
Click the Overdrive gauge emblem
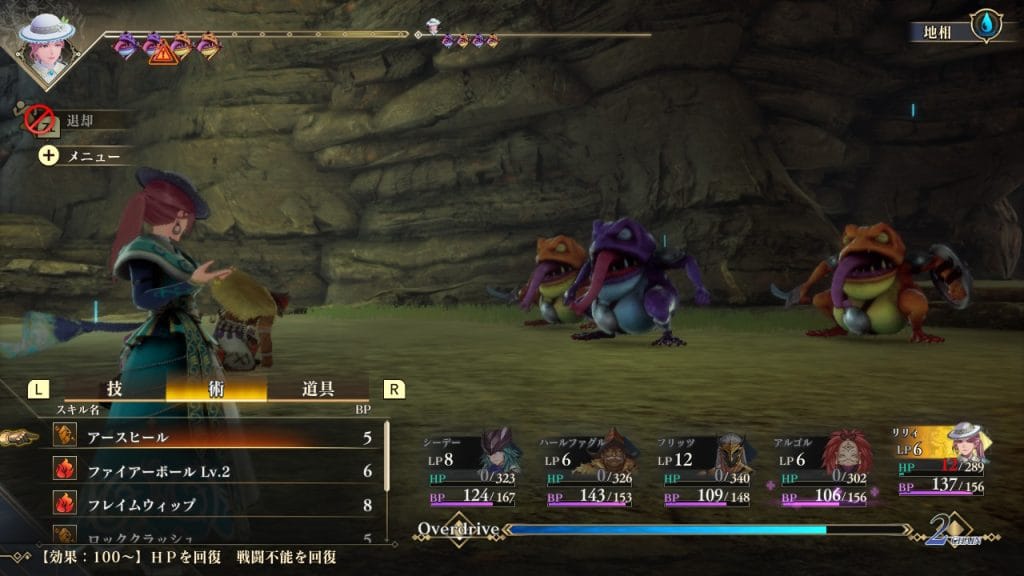pos(458,529)
